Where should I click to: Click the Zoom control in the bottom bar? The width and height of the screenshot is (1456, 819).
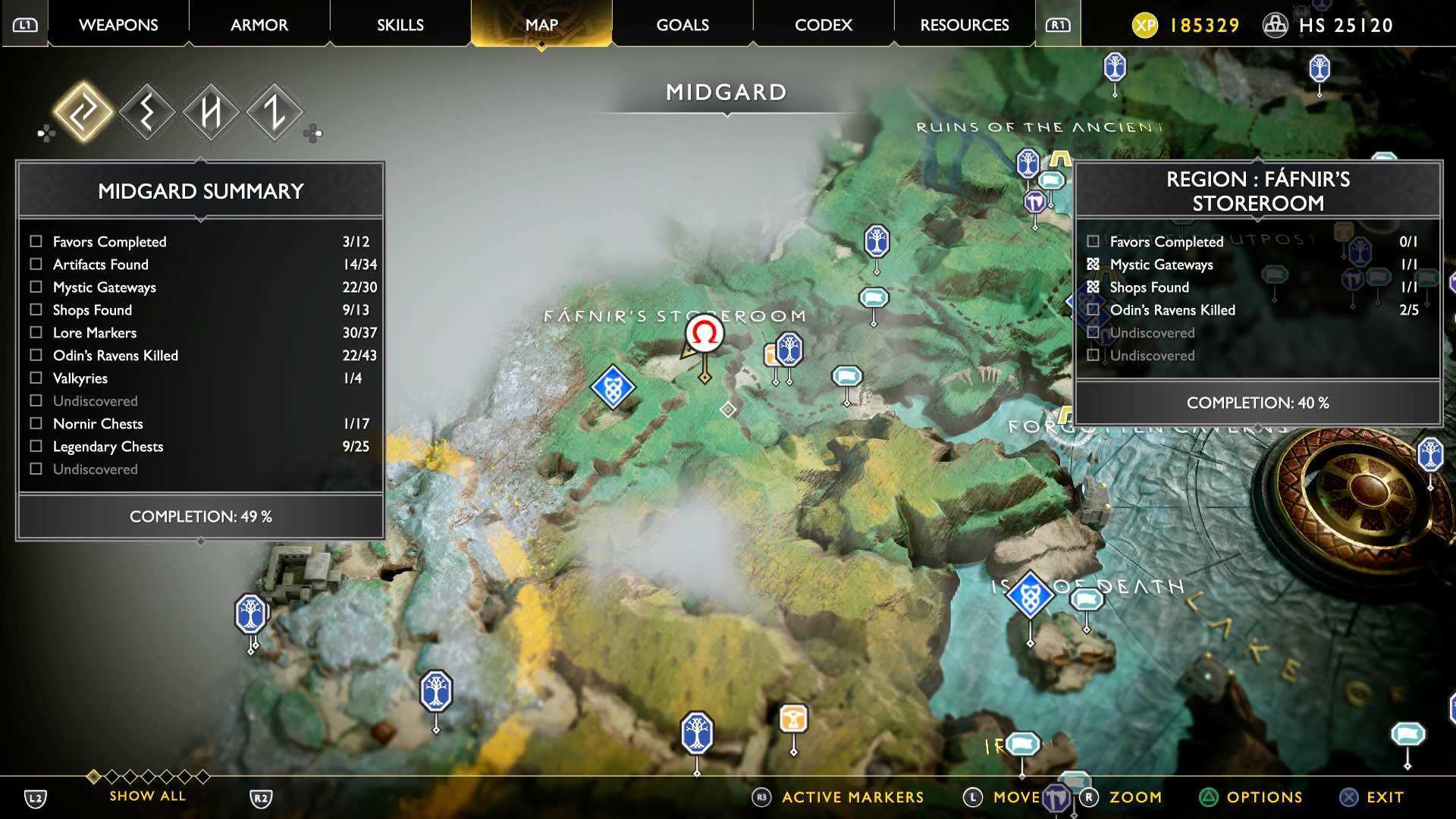coord(1134,797)
